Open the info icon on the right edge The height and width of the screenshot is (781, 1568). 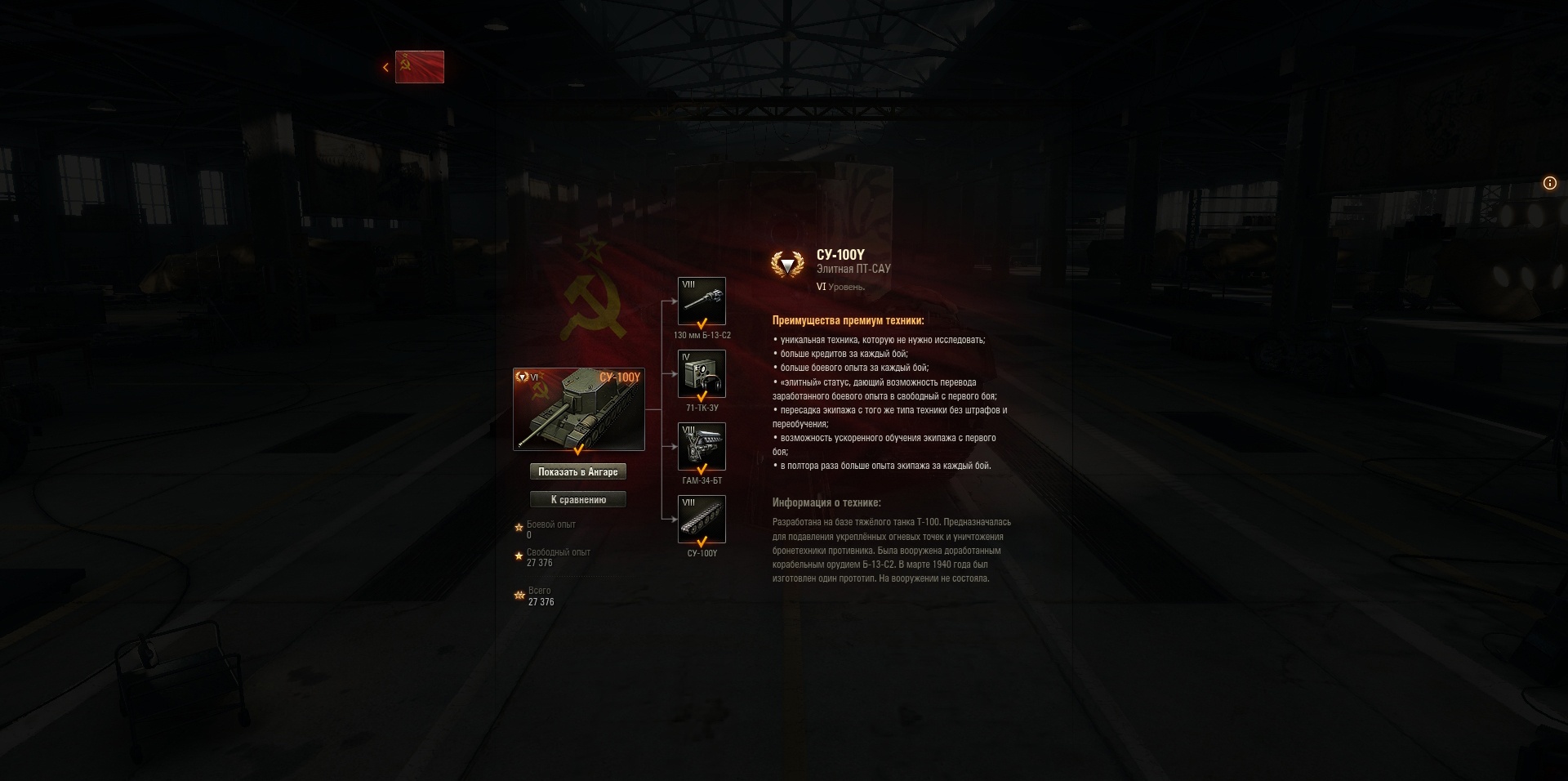coord(1549,184)
